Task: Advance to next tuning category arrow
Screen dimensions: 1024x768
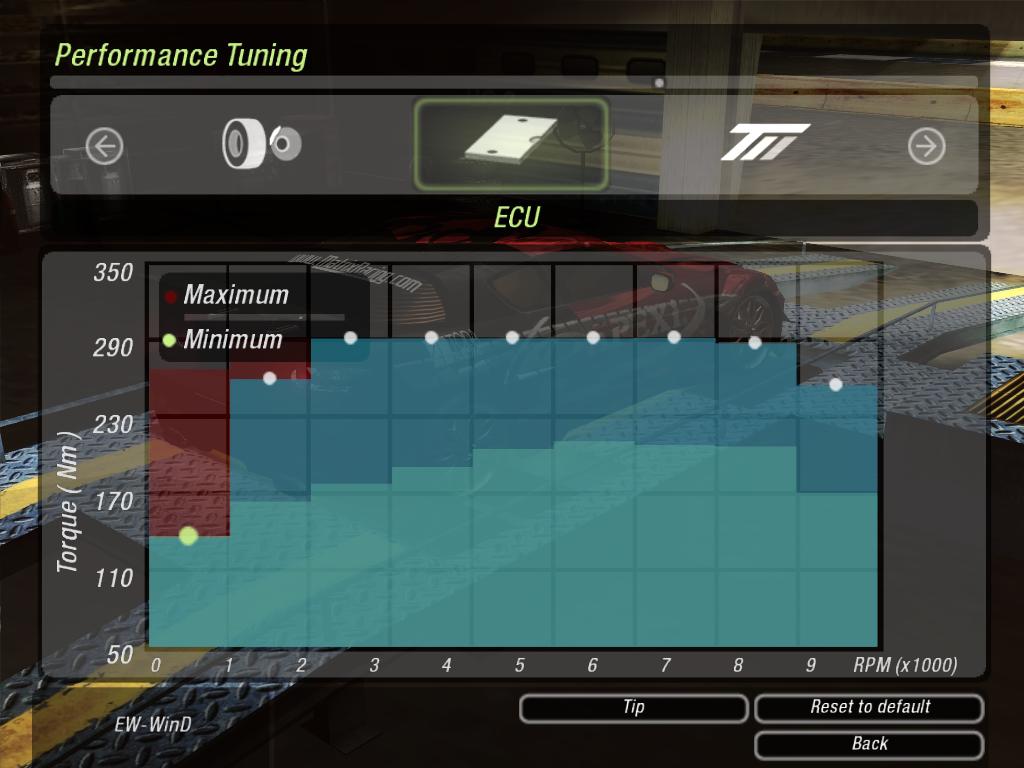Action: [926, 147]
